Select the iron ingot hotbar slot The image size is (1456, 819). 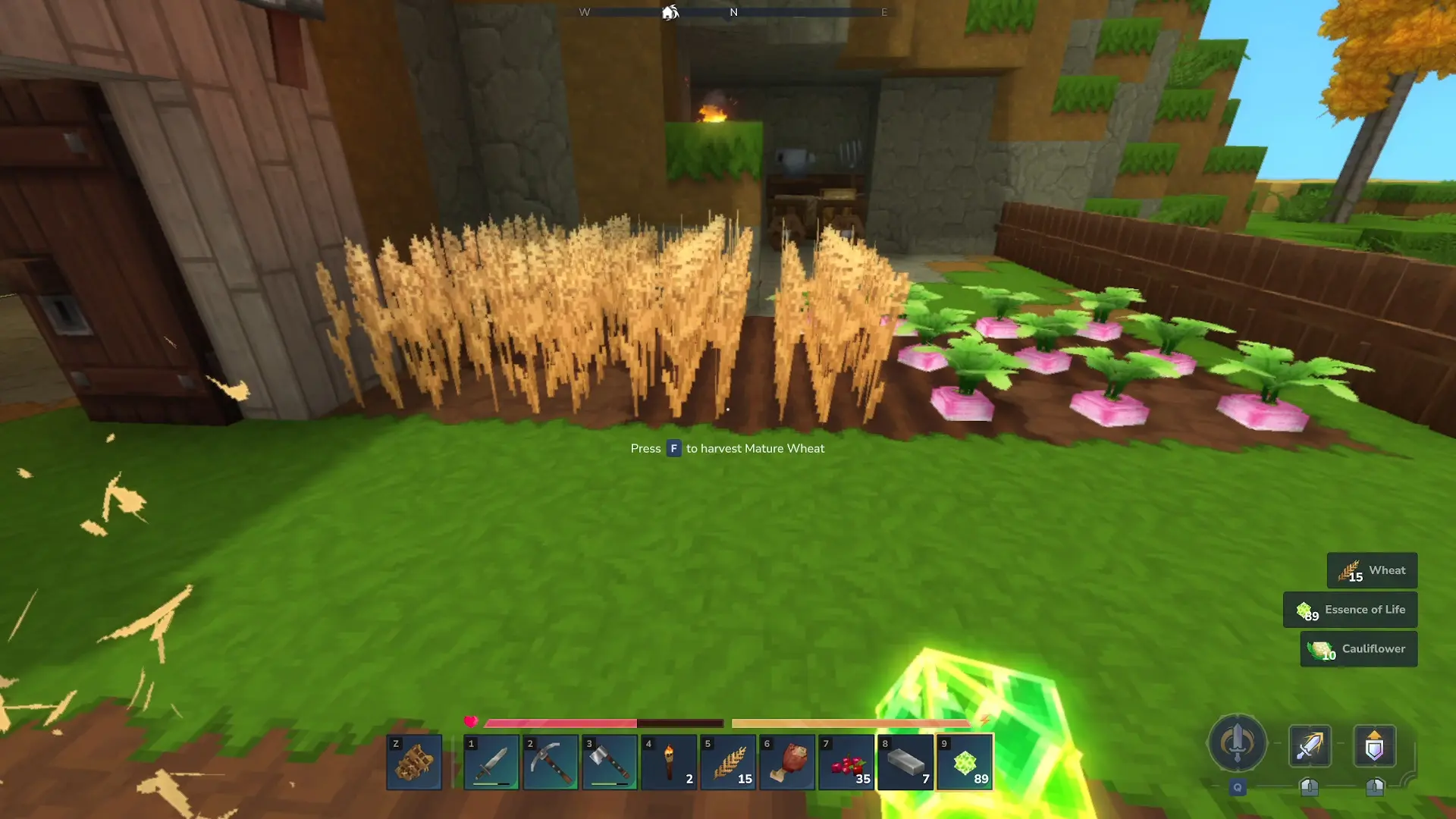[x=905, y=762]
